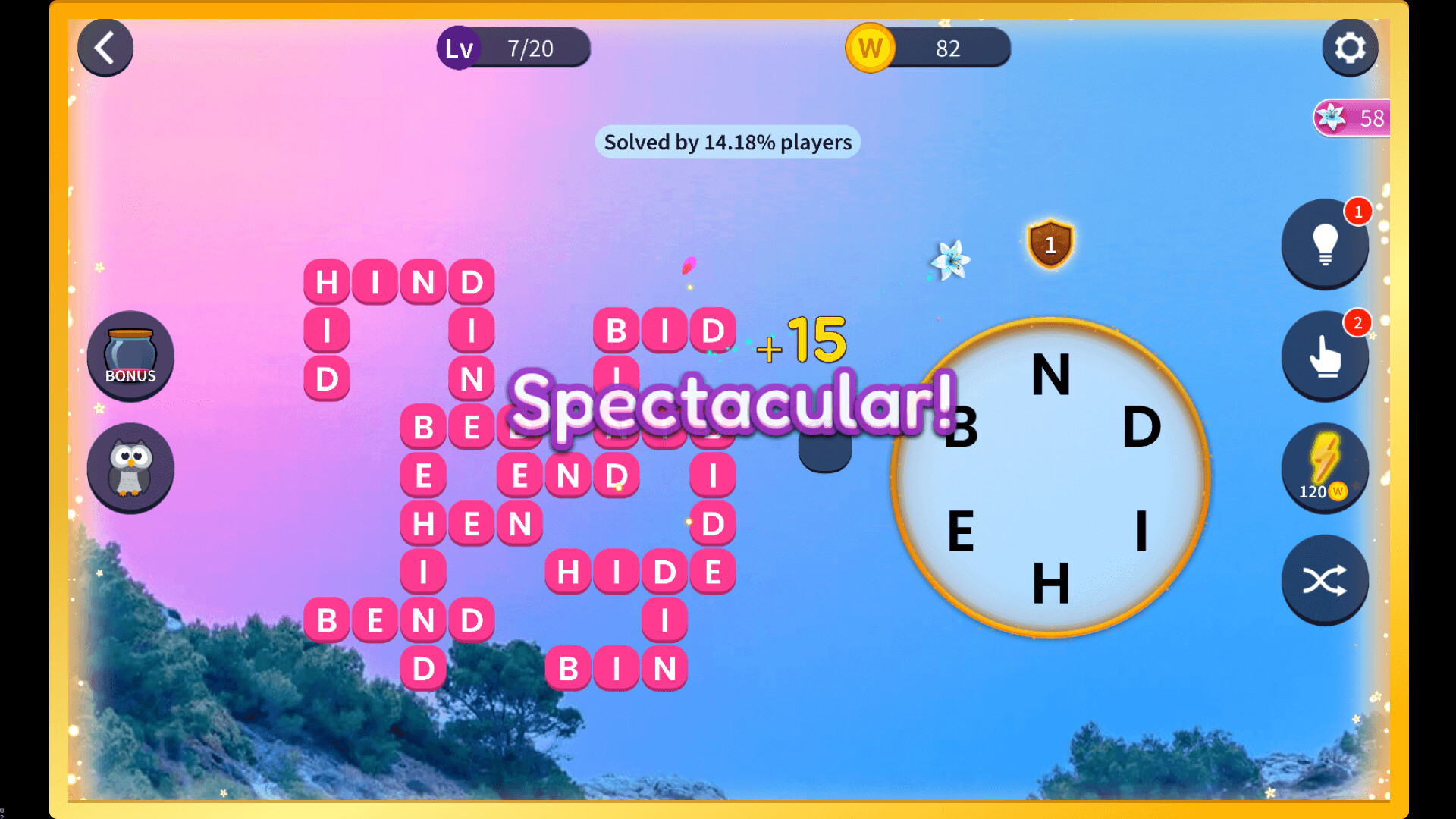Tap the owl companion icon
This screenshot has height=819, width=1456.
pyautogui.click(x=130, y=469)
